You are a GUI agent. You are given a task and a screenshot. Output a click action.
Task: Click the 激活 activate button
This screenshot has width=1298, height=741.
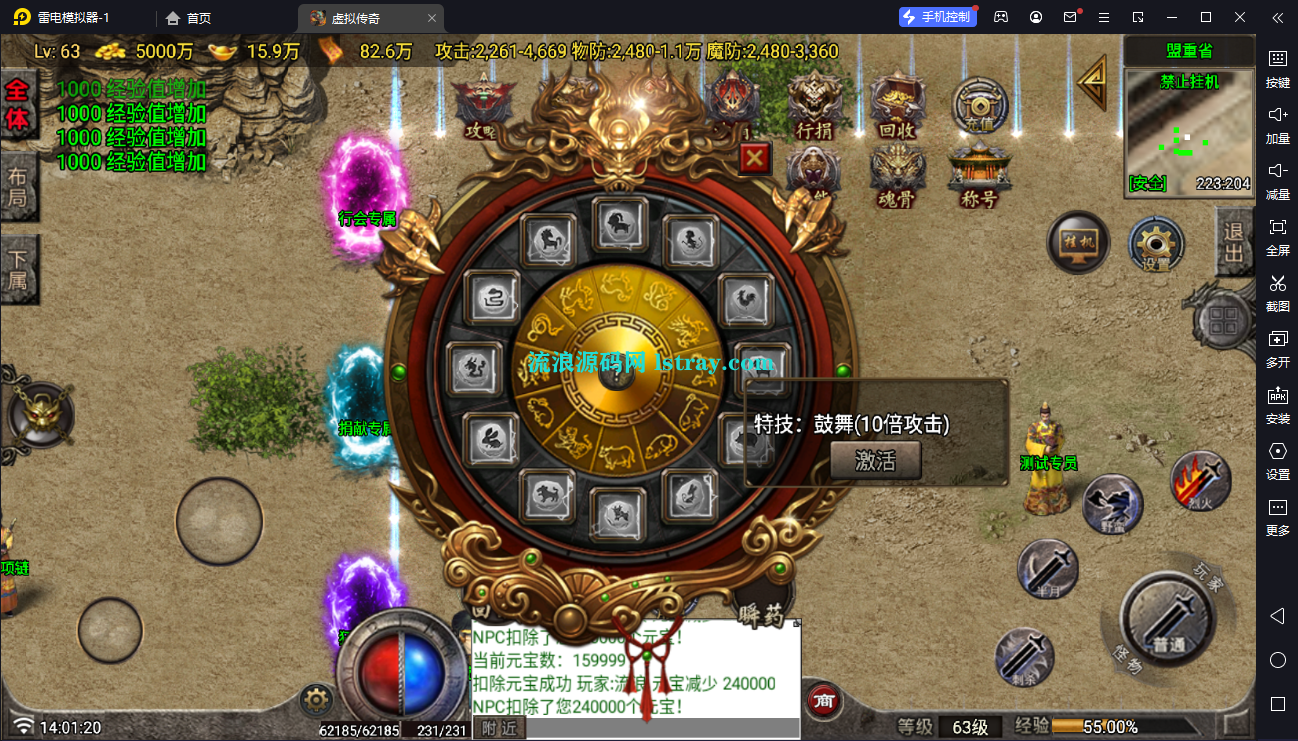tap(875, 460)
